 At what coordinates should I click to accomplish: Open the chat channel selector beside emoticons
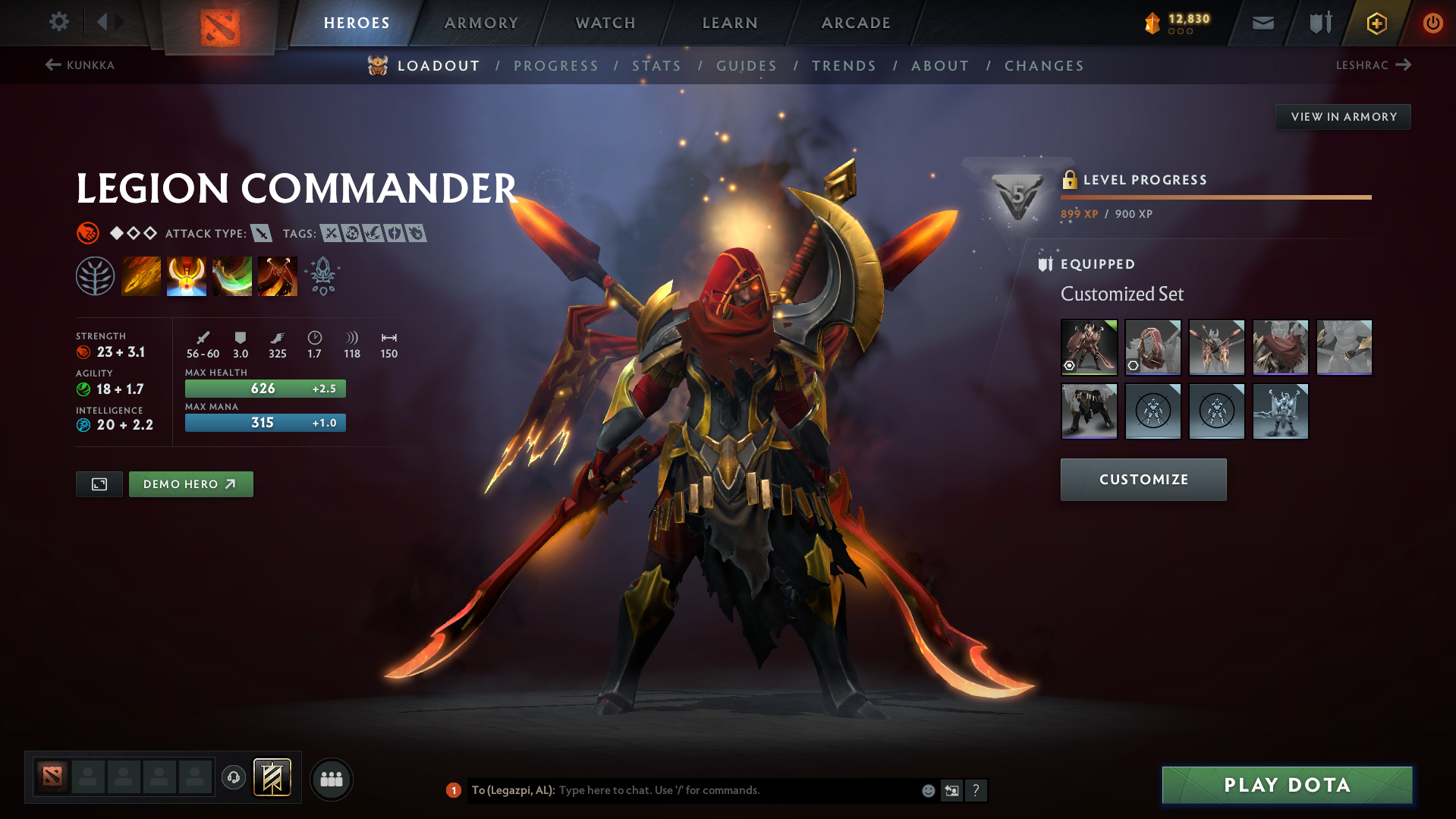point(951,790)
